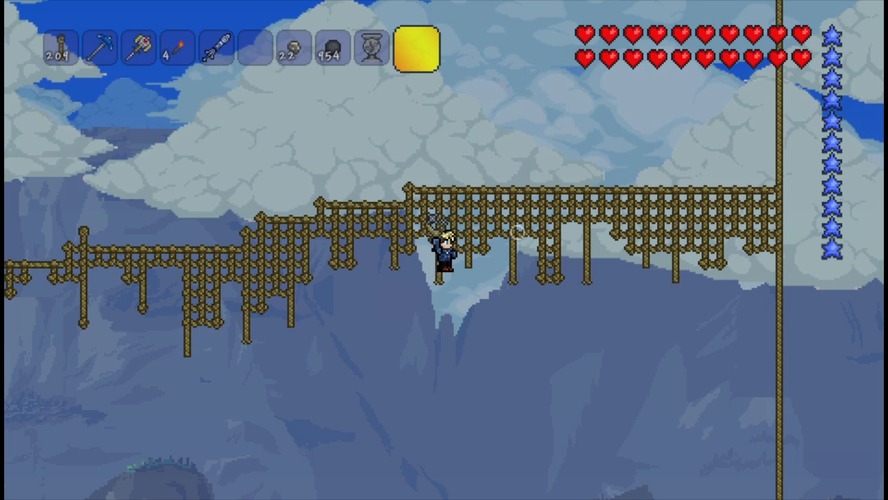Equip the blue pickaxe from the hotbar
Screen dimensions: 888x500
coord(100,48)
